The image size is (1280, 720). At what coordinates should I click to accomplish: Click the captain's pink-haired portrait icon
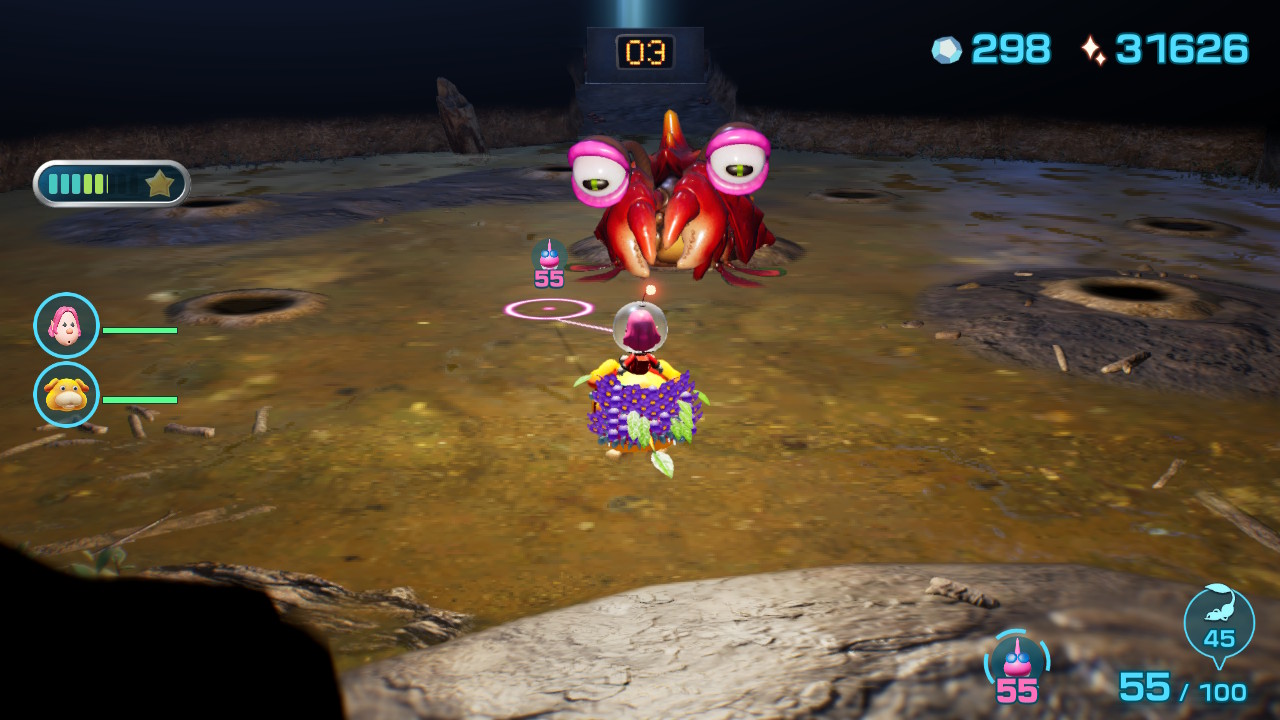(x=64, y=323)
